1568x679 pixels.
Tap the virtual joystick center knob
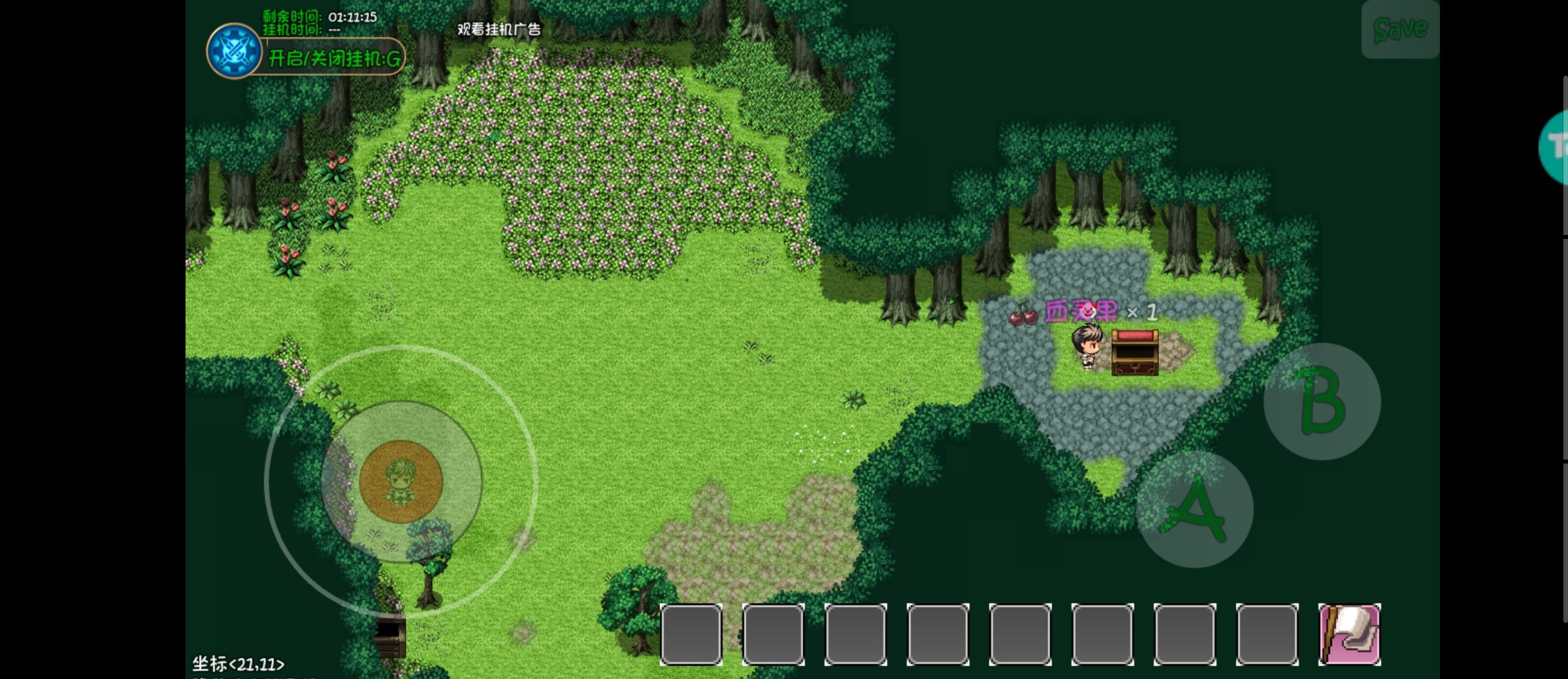pos(401,481)
